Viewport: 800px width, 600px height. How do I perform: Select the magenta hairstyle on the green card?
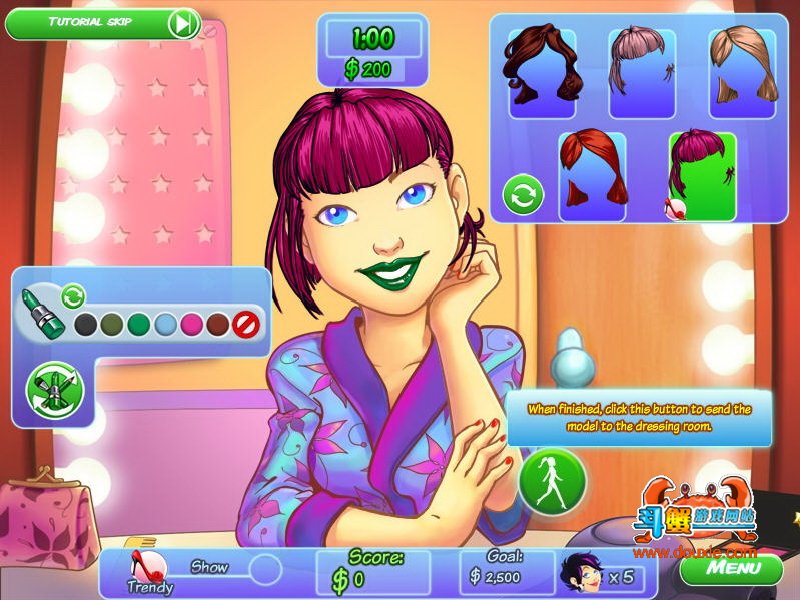702,176
